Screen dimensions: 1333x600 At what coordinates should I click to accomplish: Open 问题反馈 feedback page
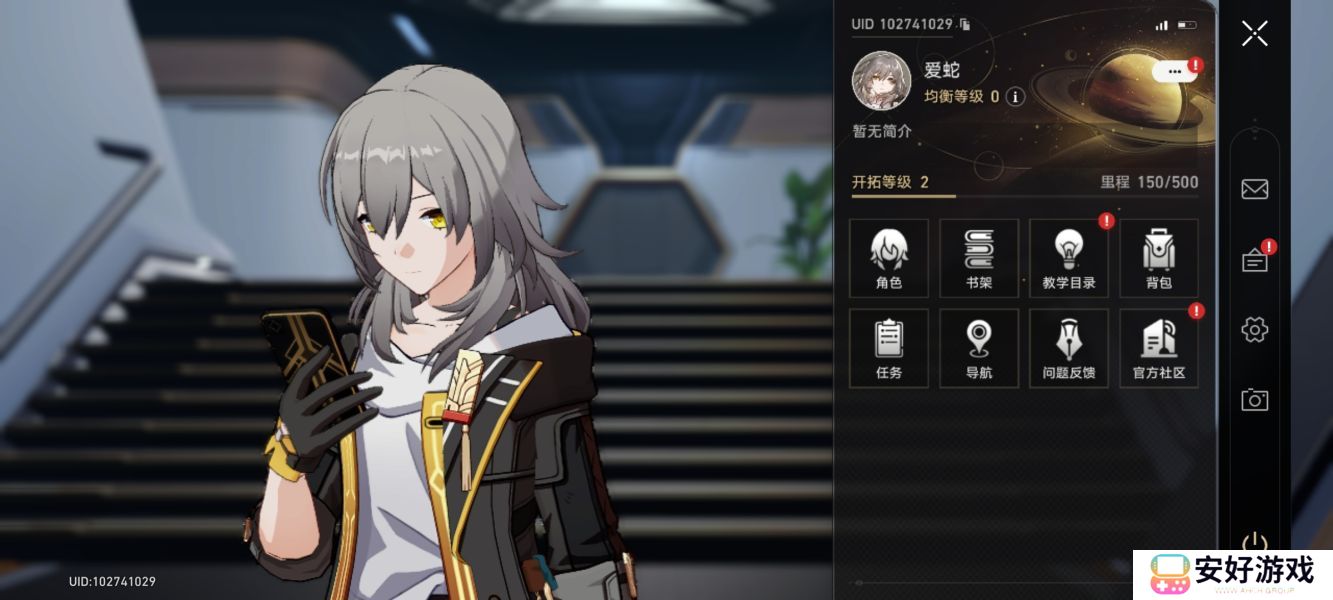tap(1068, 348)
